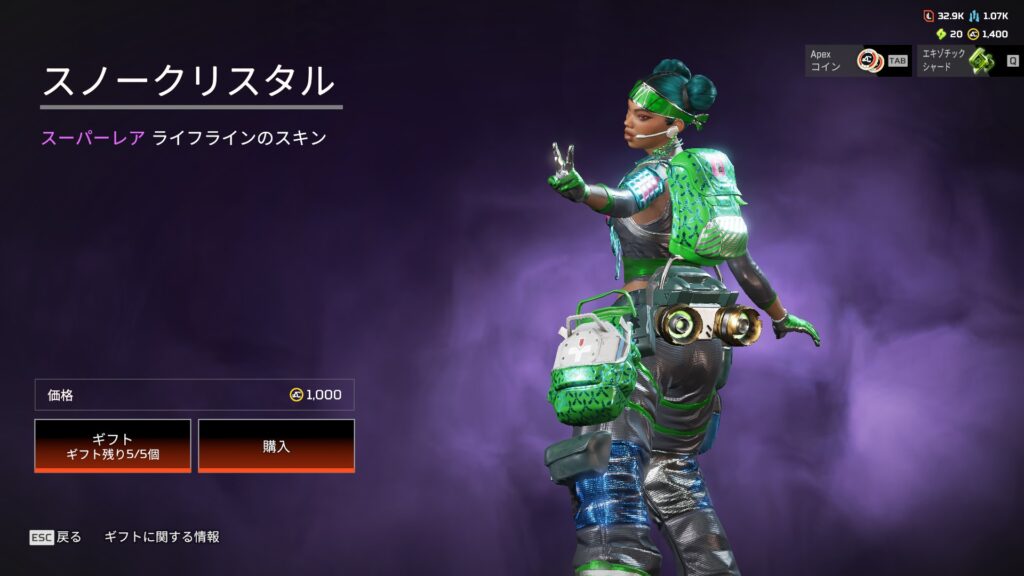Click the 購入 purchase button
1024x576 pixels.
[276, 446]
